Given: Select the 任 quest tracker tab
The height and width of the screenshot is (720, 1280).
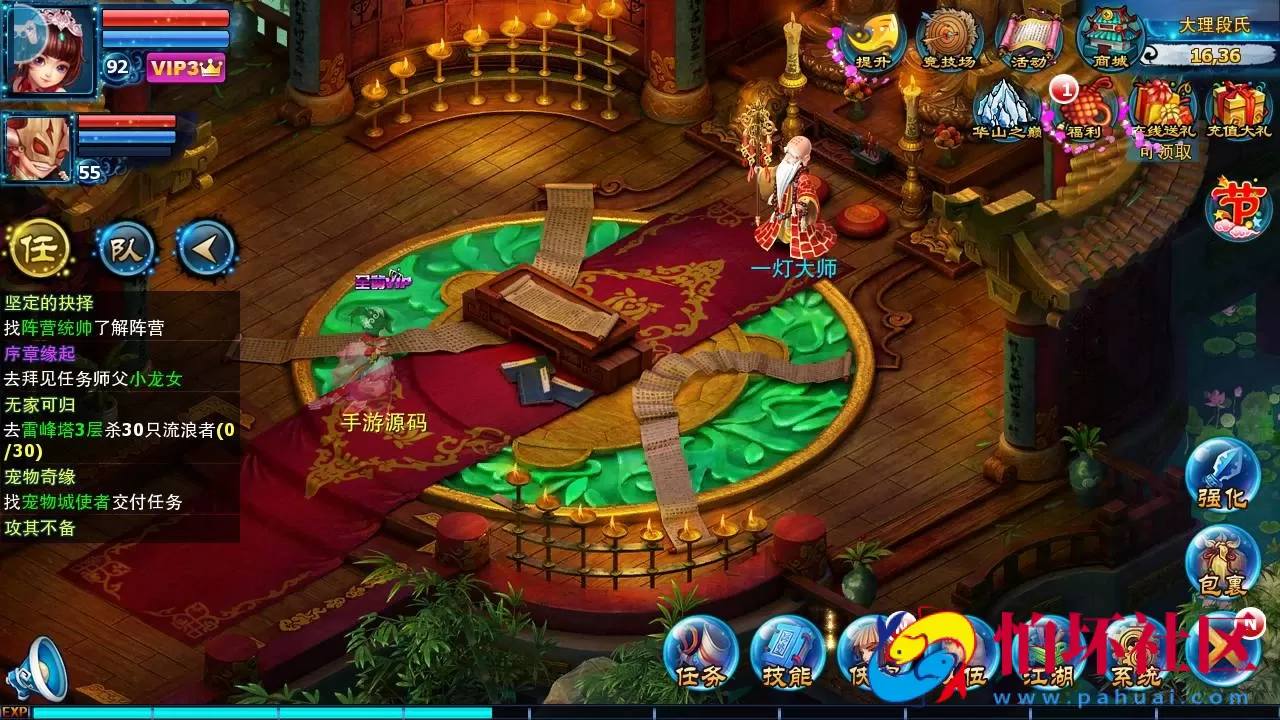Looking at the screenshot, I should [40, 248].
